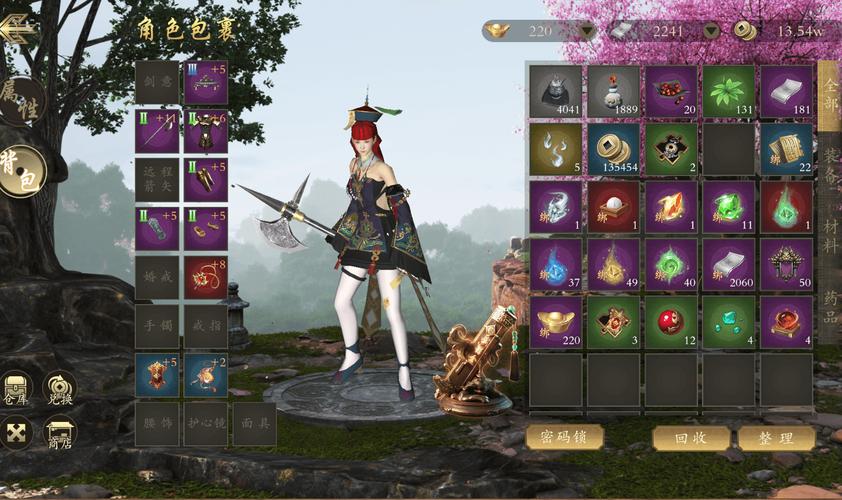Switch to the 材料 materials tab
This screenshot has width=842, height=500.
(x=831, y=235)
